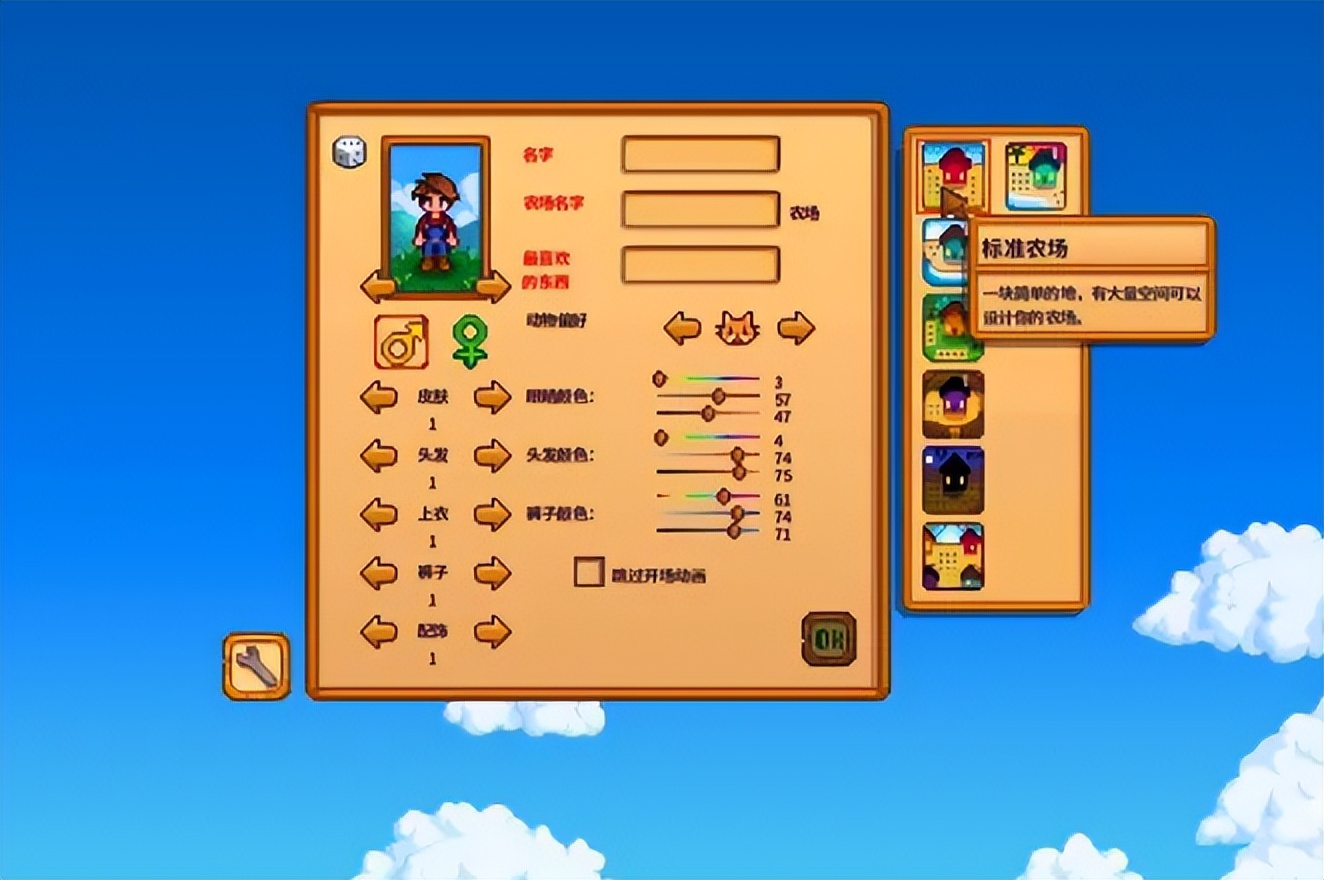Screen dimensions: 1324x880
Task: Choose the male gender button
Action: click(x=401, y=342)
